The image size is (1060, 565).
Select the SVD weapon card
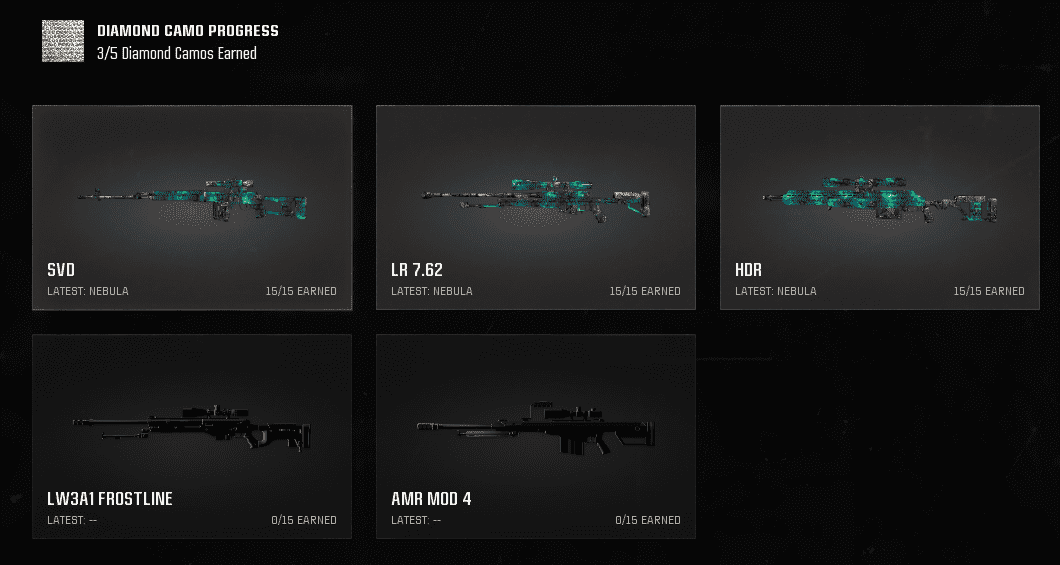pyautogui.click(x=192, y=207)
